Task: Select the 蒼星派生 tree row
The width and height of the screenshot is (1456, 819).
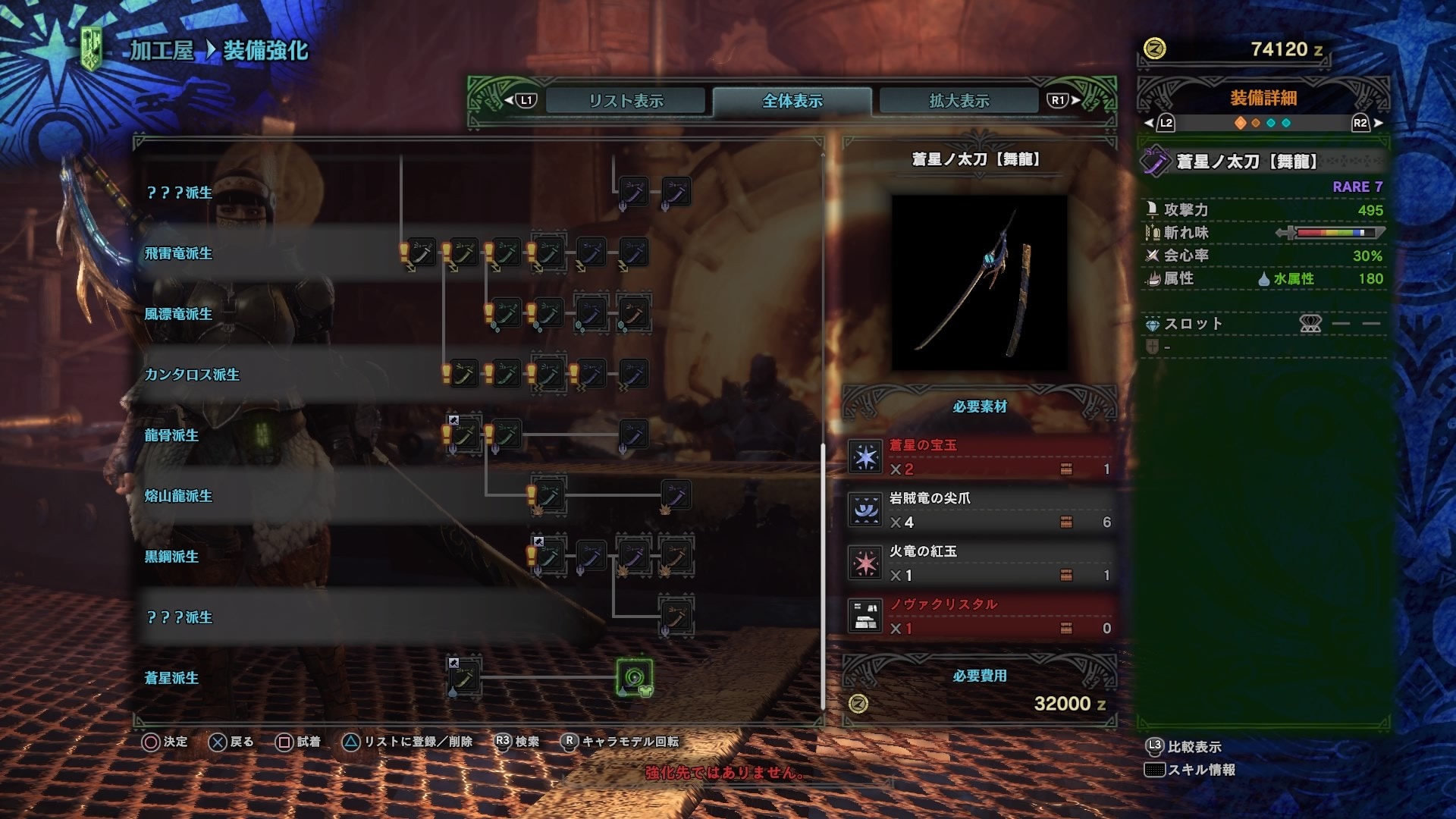Action: pos(171,678)
